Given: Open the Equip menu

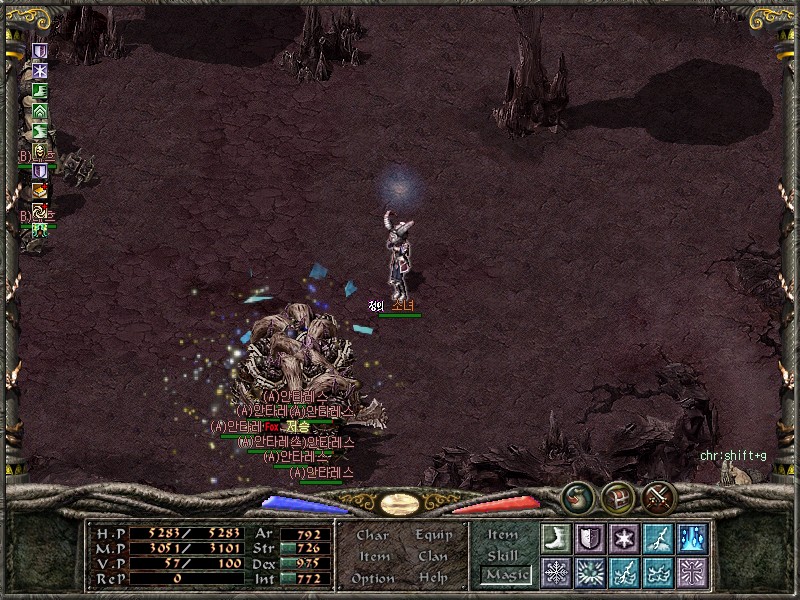Looking at the screenshot, I should coord(433,535).
